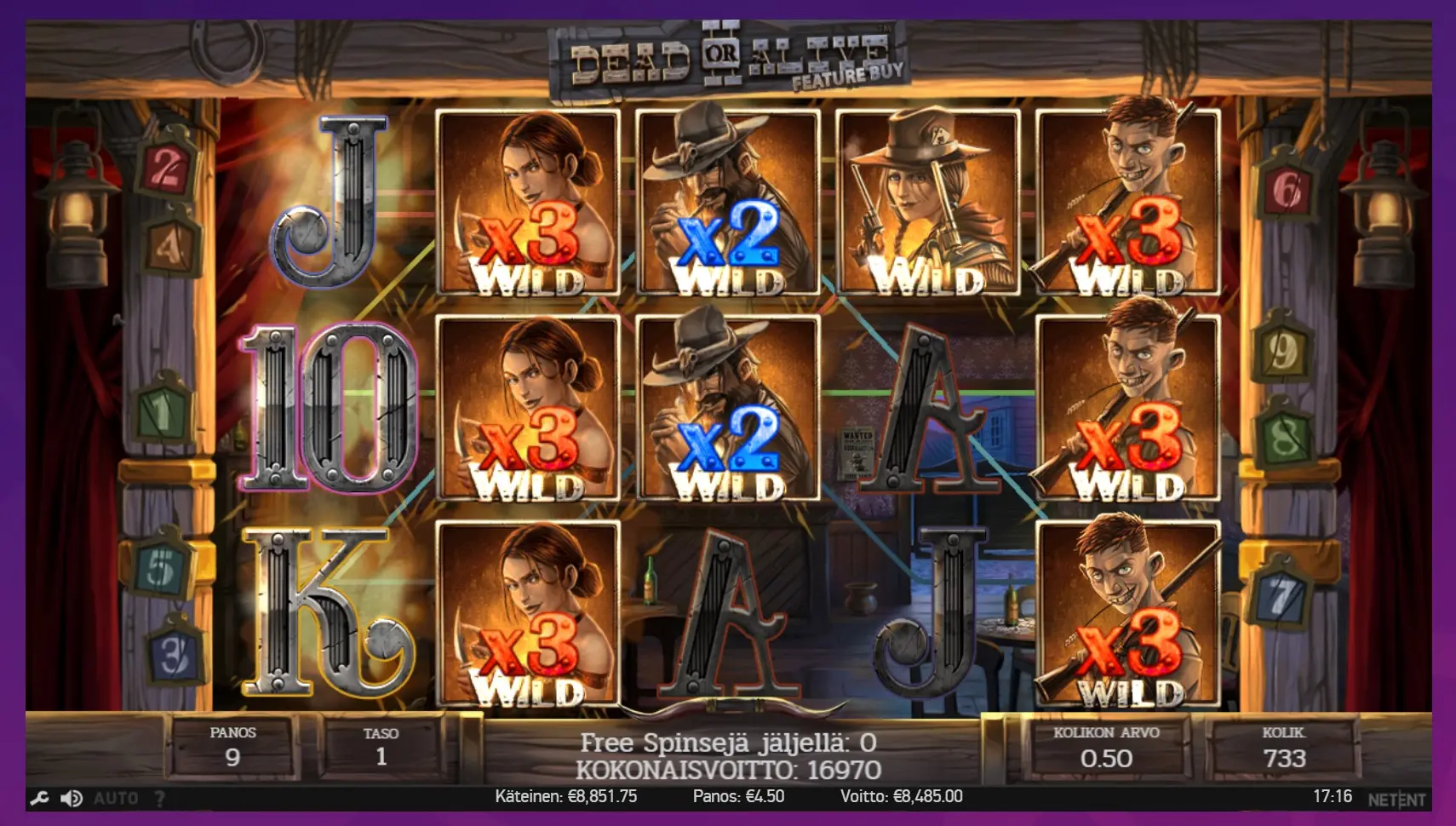
Task: Open the wrench game settings
Action: (39, 798)
